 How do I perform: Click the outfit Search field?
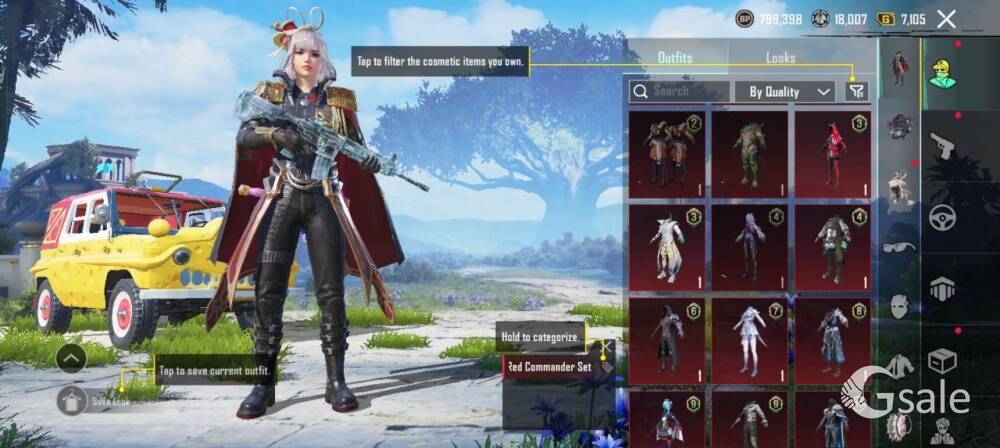click(679, 91)
